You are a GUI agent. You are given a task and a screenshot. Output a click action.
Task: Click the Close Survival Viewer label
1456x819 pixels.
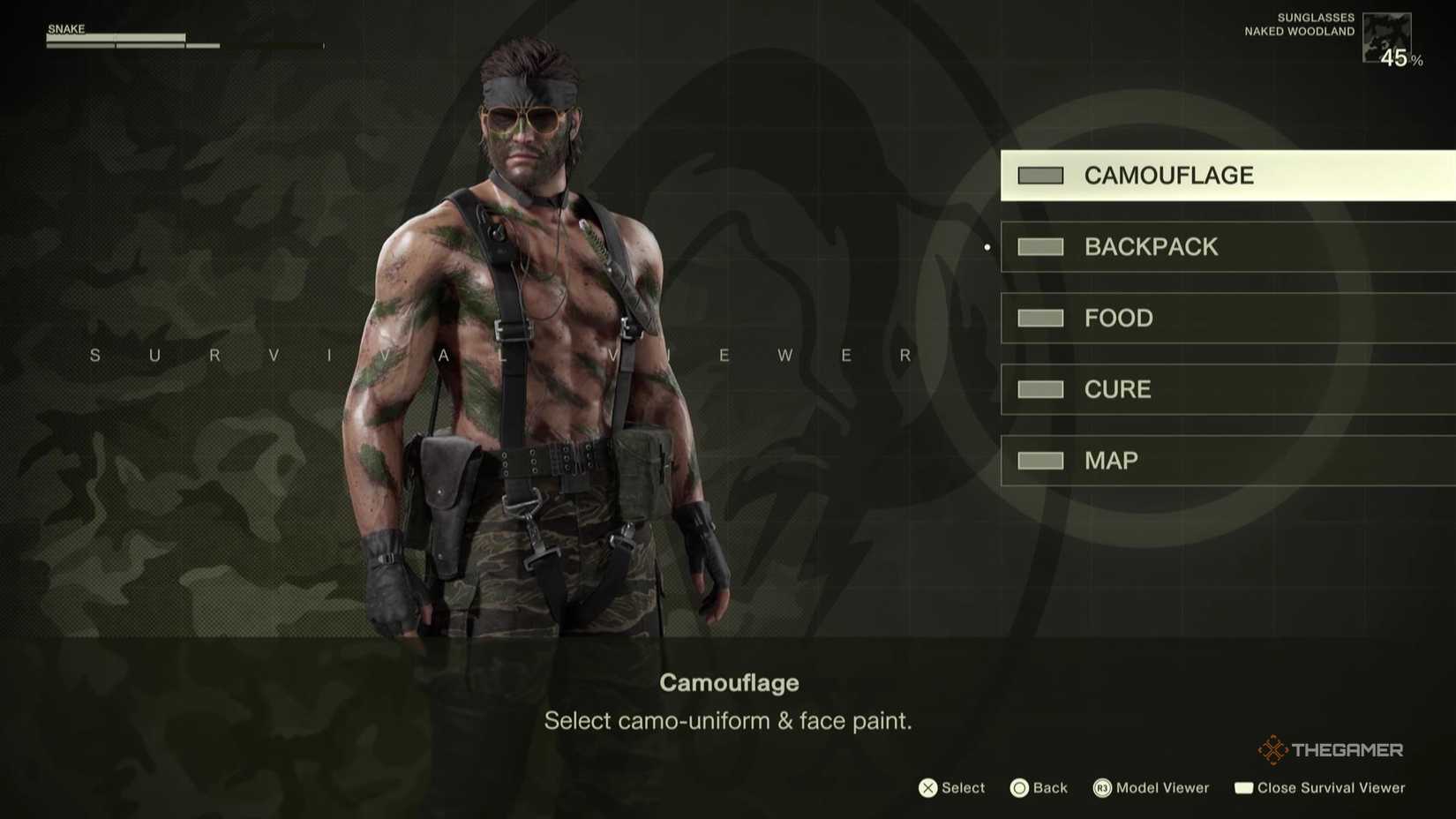[1332, 787]
